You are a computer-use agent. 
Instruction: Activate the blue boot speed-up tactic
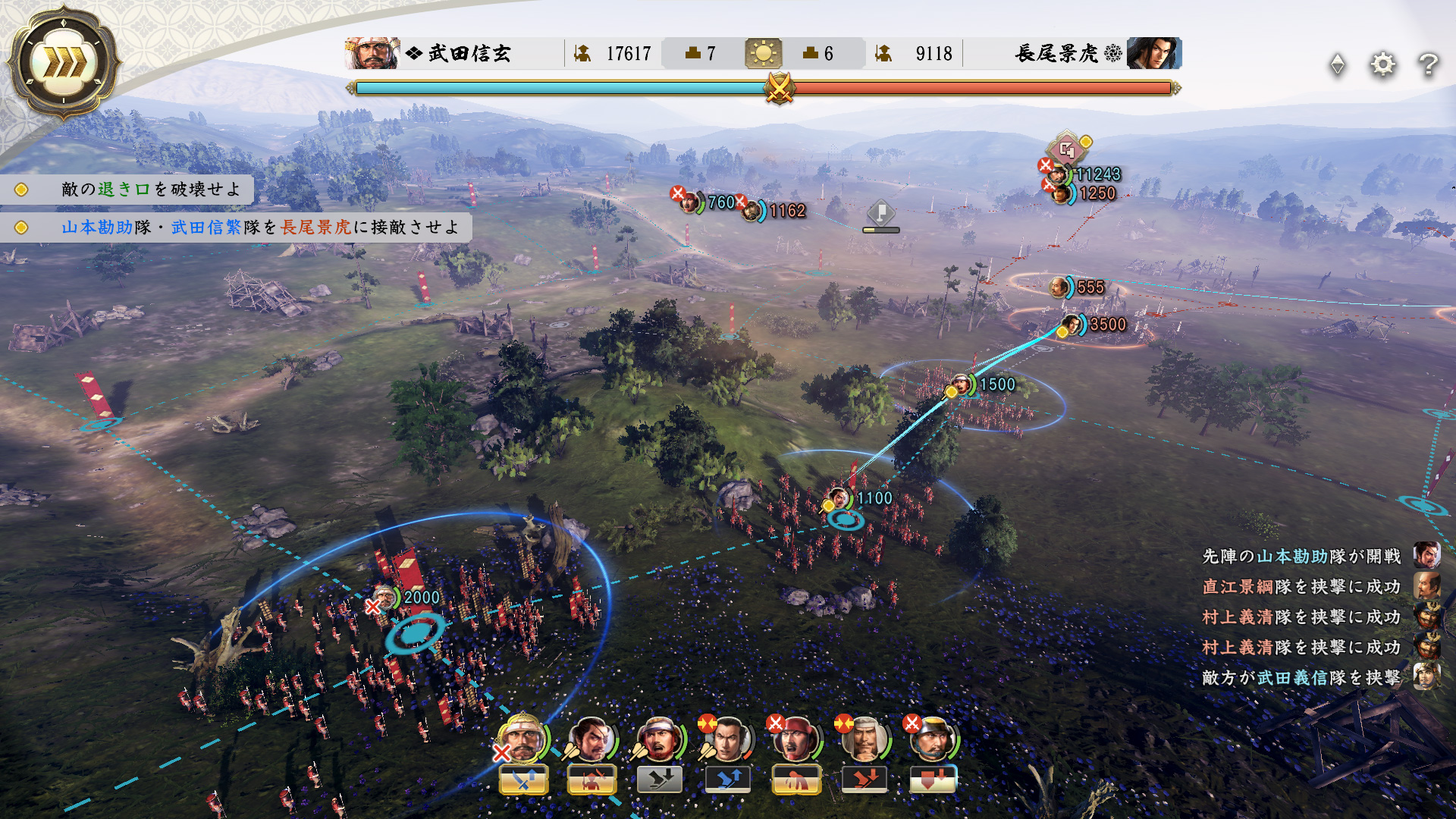click(x=728, y=779)
